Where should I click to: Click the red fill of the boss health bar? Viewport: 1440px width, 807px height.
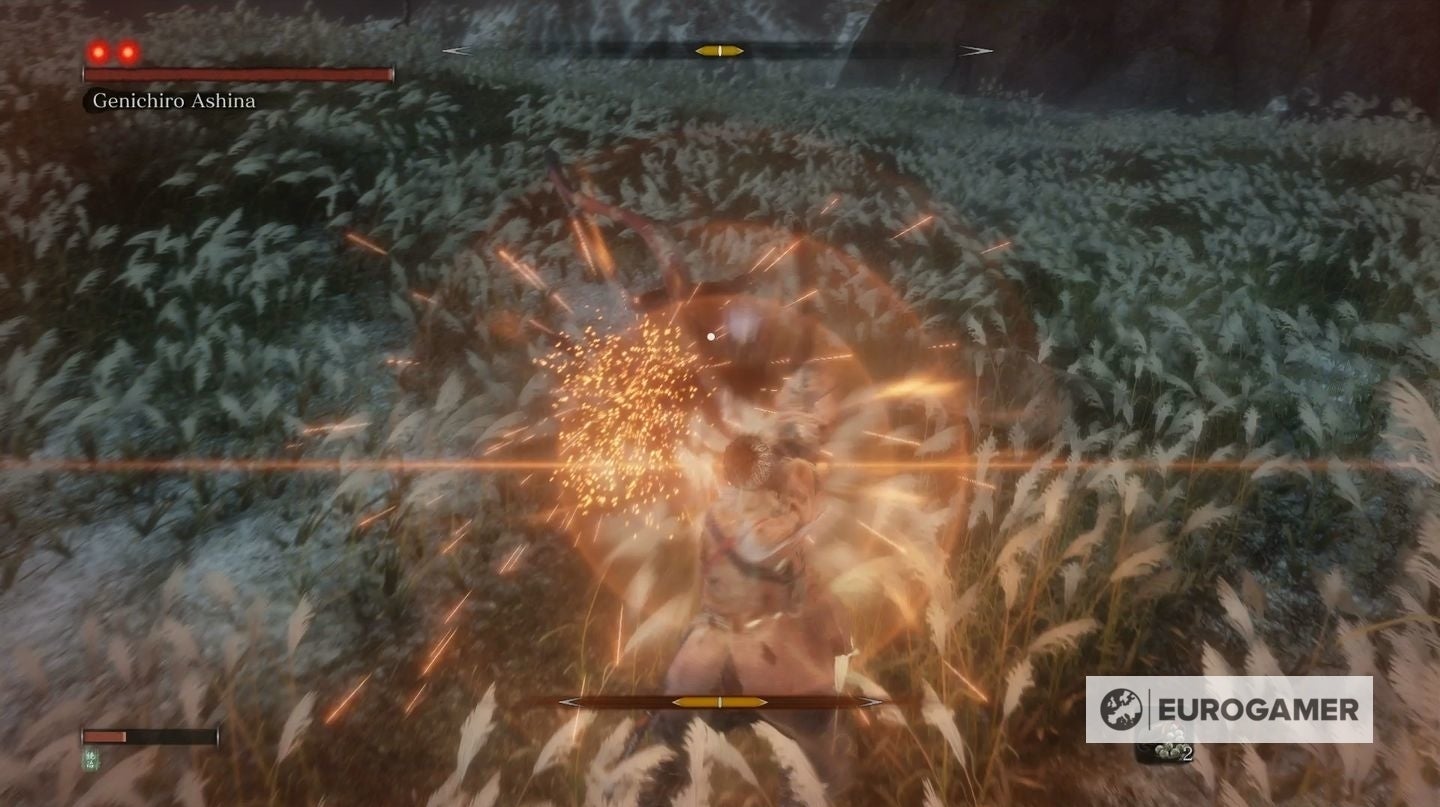[x=238, y=74]
